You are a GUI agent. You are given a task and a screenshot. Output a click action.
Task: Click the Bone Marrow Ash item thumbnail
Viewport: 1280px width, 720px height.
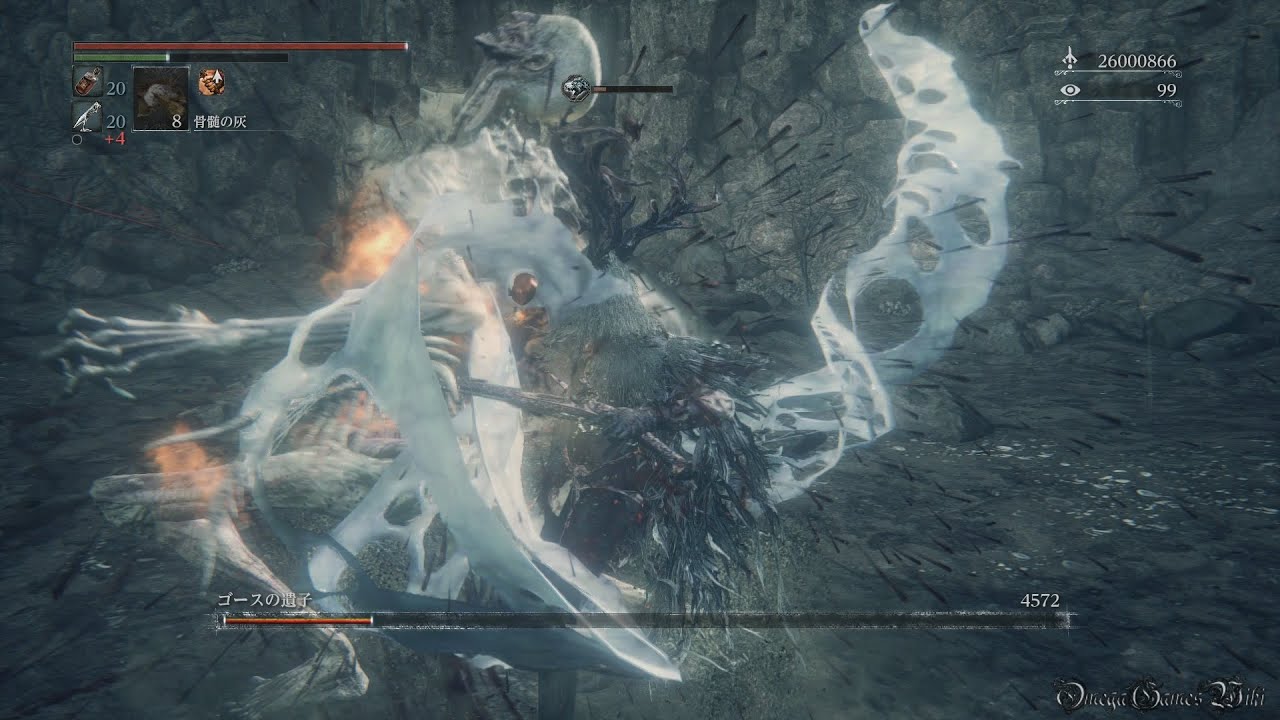(x=161, y=99)
